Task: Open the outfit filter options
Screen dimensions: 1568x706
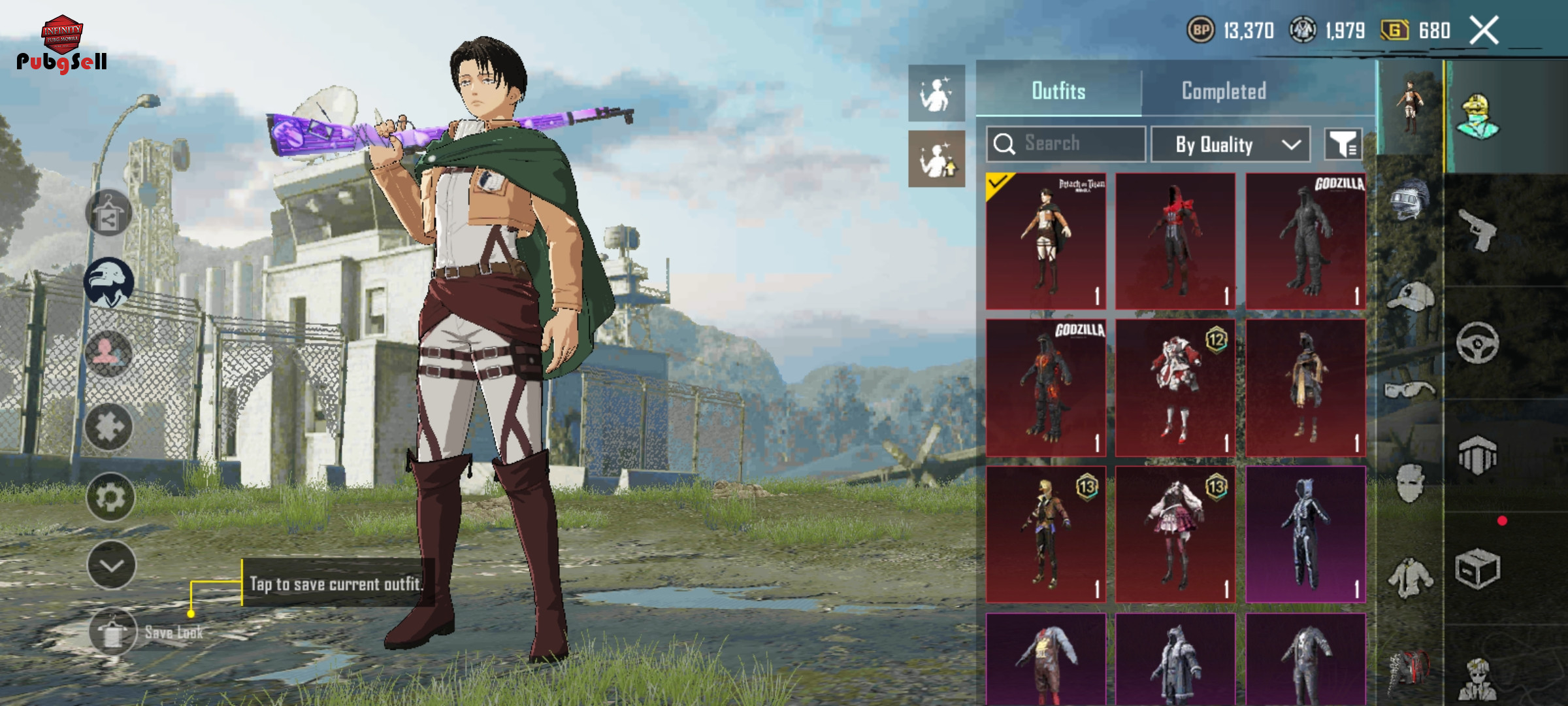Action: (x=1343, y=144)
